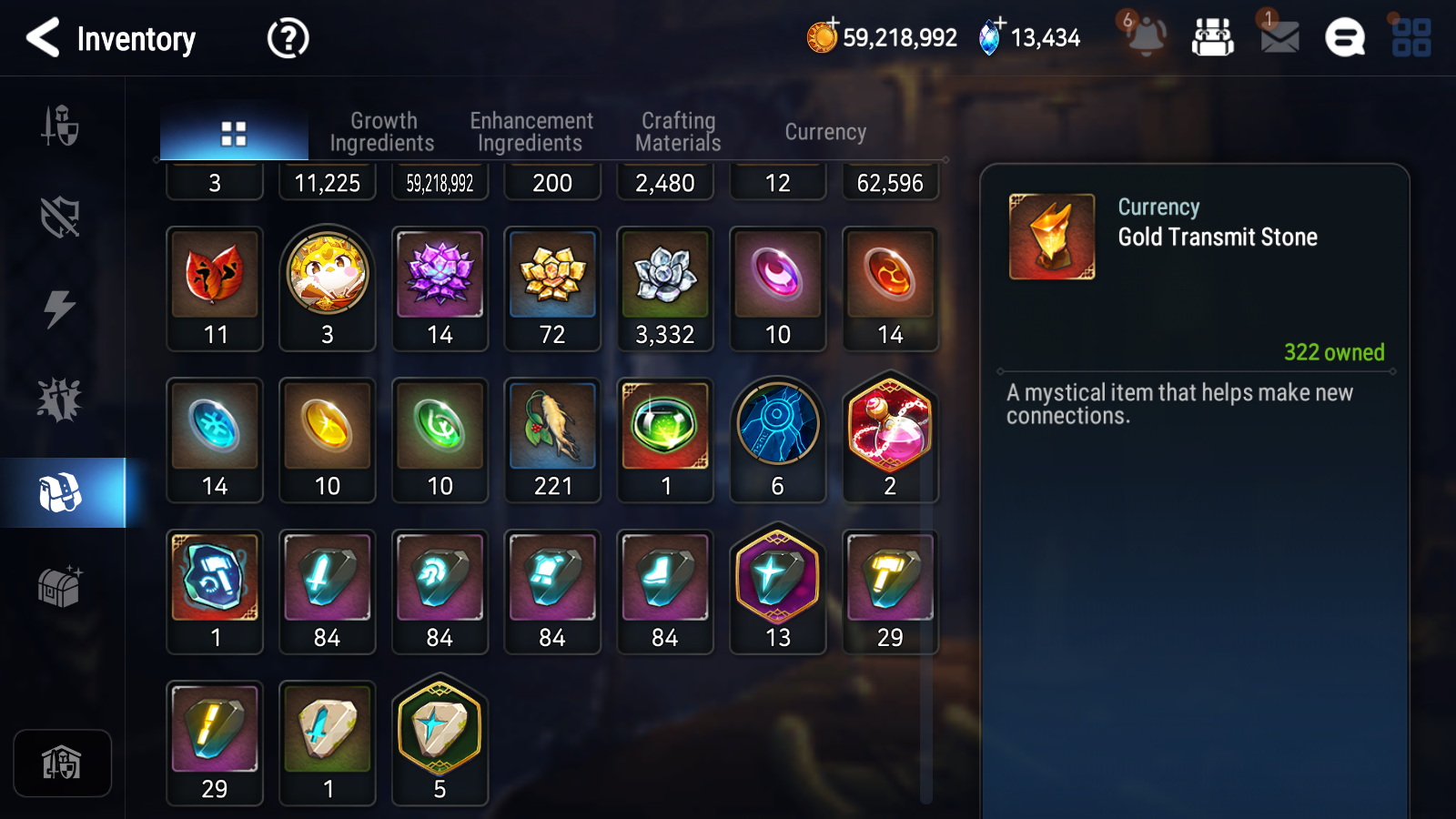
Task: Switch to the Crafting Materials tab
Action: [678, 131]
